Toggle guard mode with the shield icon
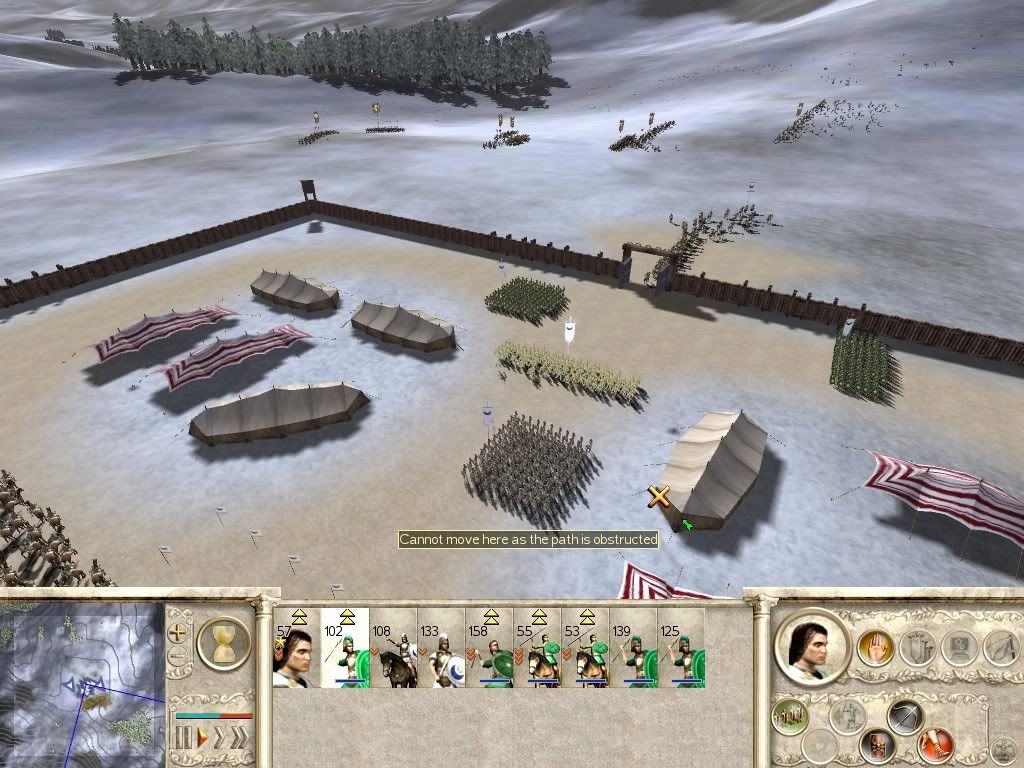This screenshot has height=768, width=1024. tap(877, 745)
